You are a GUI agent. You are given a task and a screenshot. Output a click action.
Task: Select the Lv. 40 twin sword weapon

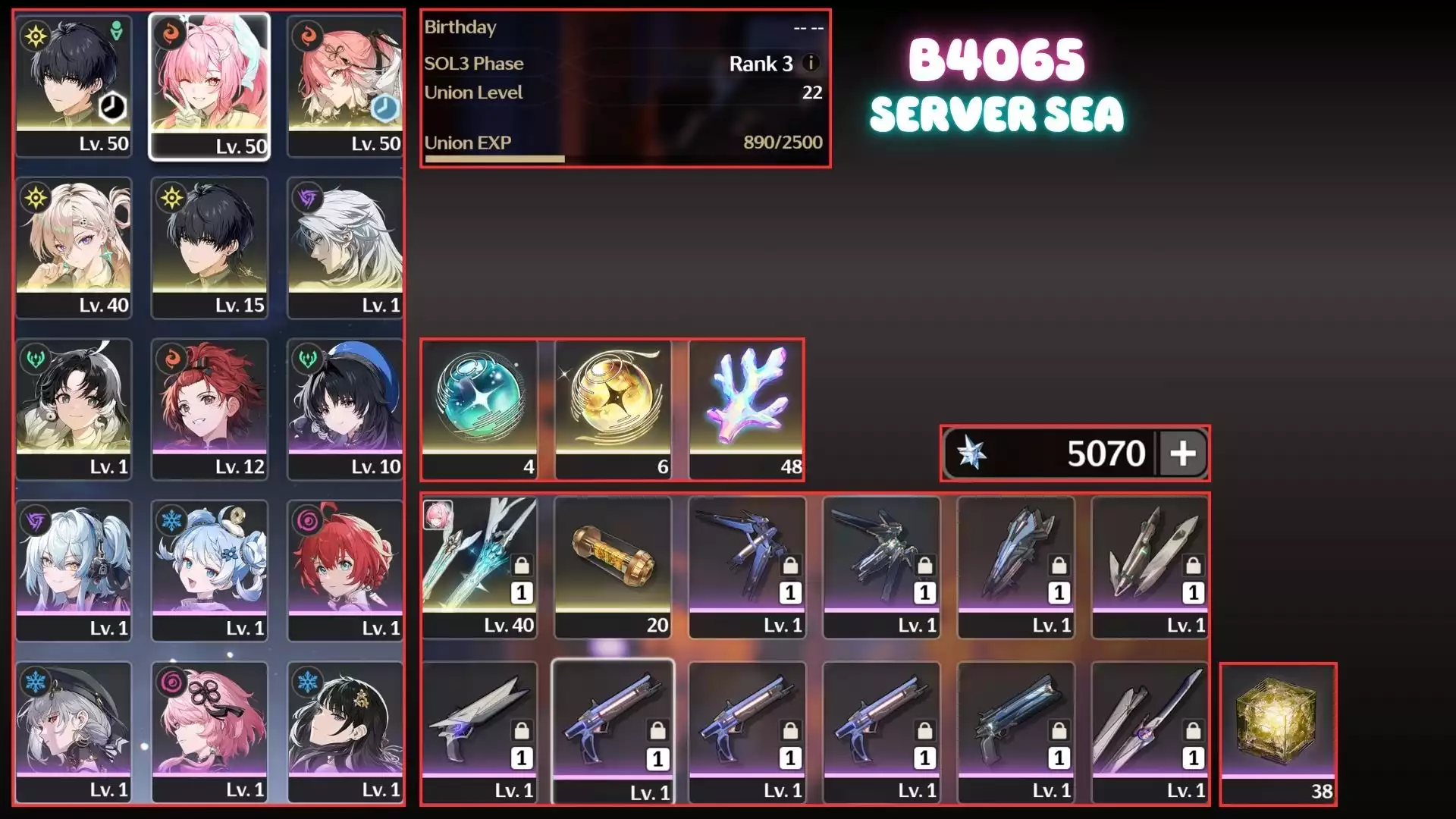click(479, 566)
